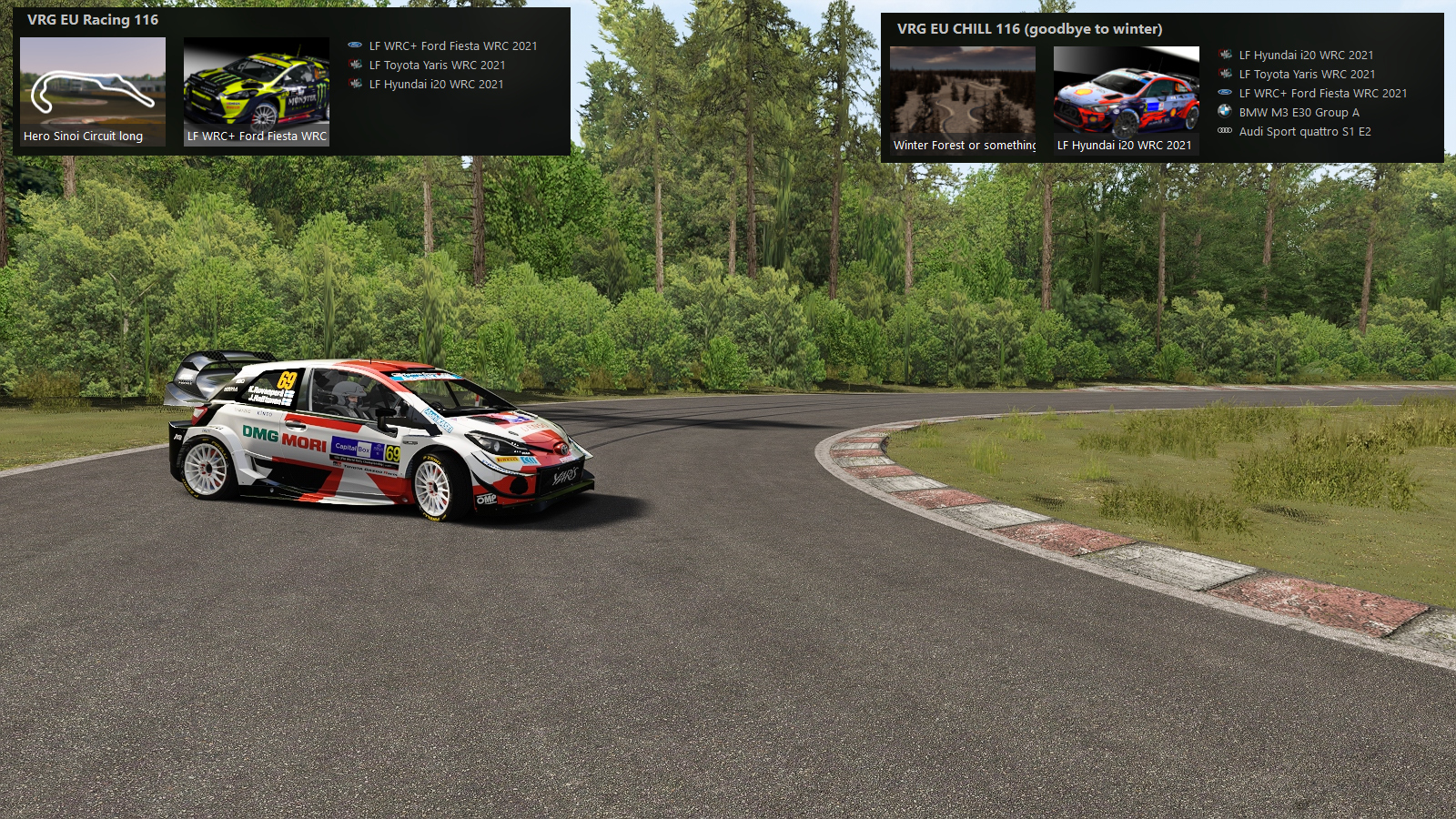
Task: Pick Hyundai i20 WRC 2021 in Racing 116 list
Action: (436, 84)
